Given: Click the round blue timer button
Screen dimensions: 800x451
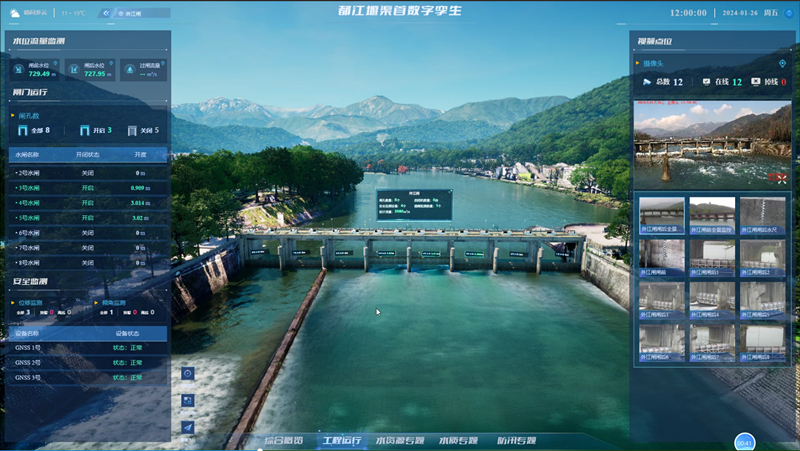Looking at the screenshot, I should 744,442.
